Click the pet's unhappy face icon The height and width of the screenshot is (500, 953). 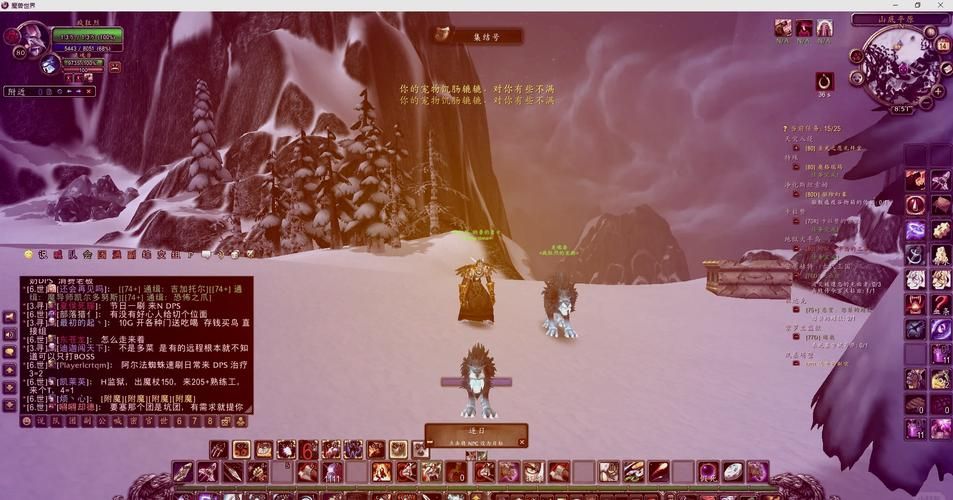tap(114, 66)
